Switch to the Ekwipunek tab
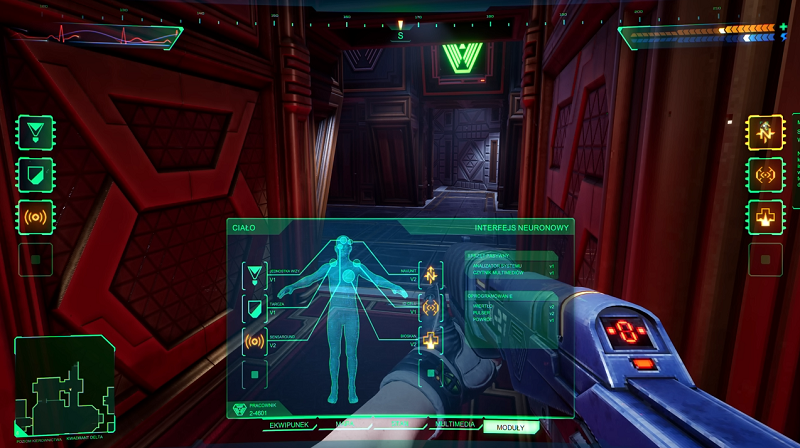 click(x=290, y=425)
